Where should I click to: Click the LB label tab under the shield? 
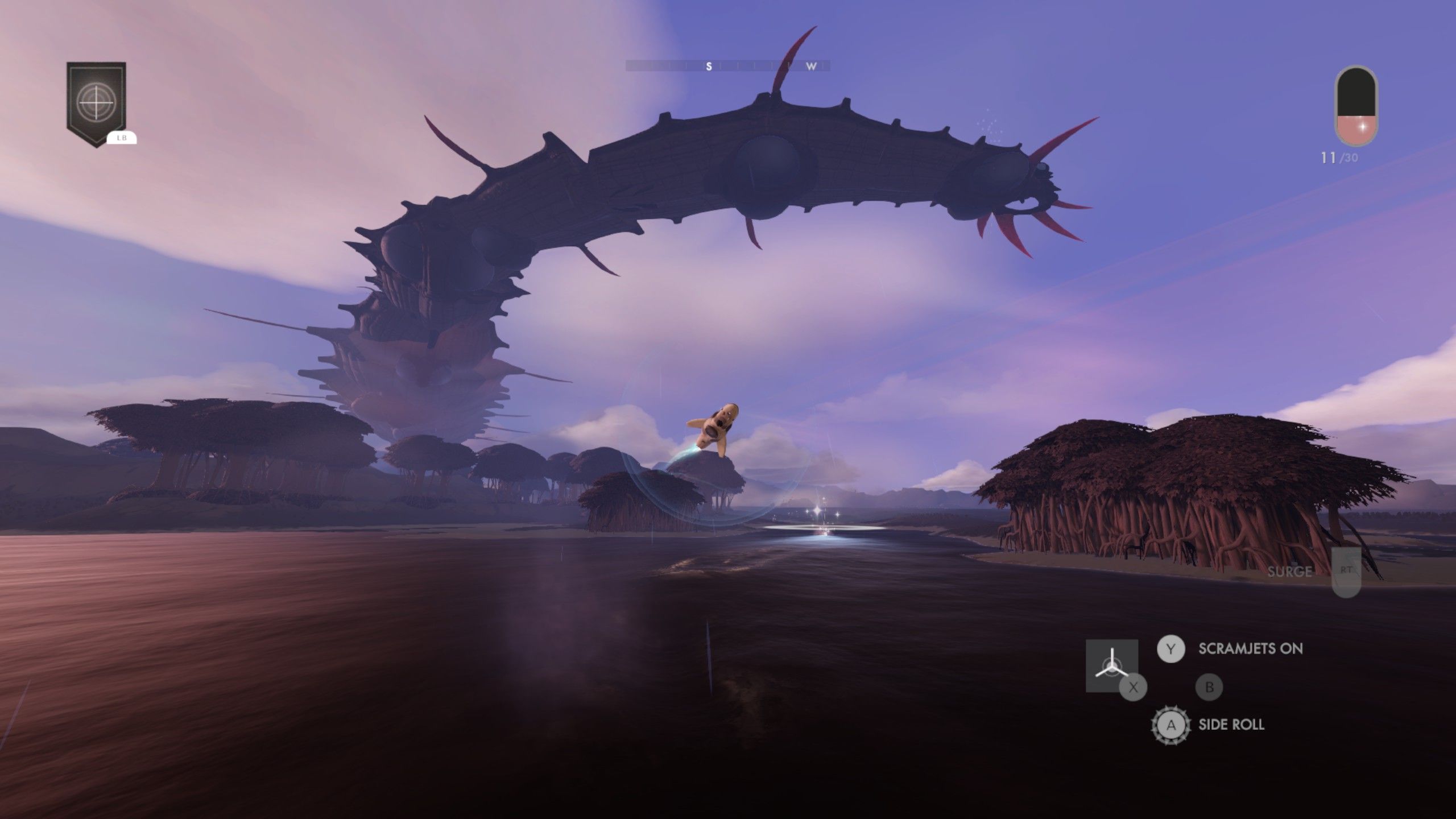121,137
